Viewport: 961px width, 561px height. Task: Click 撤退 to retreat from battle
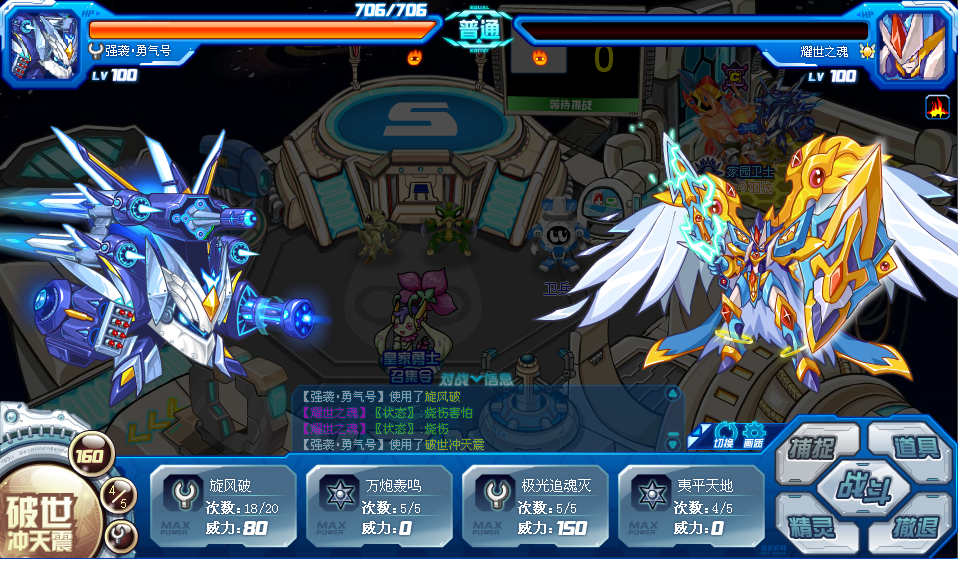pos(914,529)
